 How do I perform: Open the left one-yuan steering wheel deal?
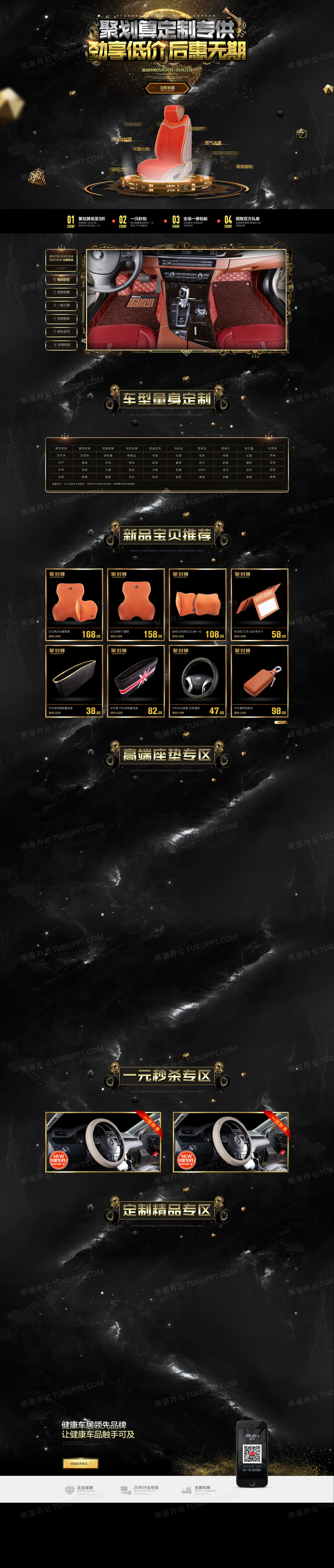coord(103,1142)
